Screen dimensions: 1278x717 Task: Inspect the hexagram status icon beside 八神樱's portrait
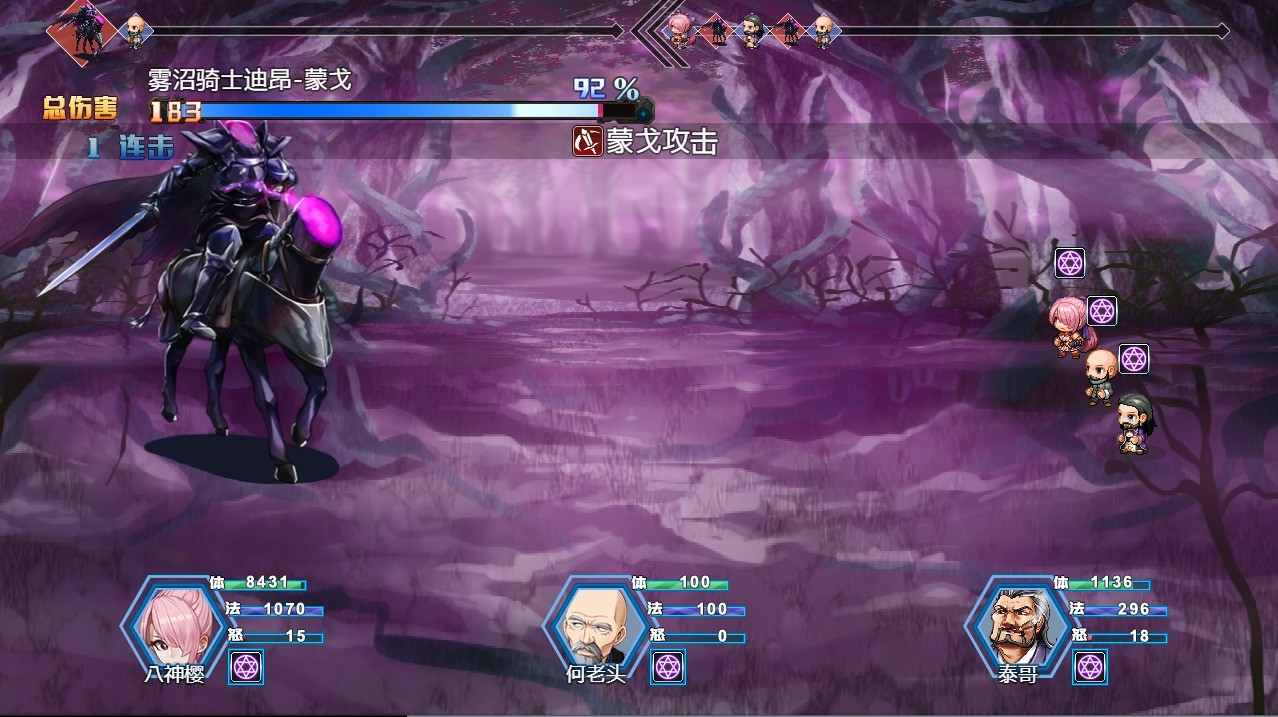(x=246, y=667)
